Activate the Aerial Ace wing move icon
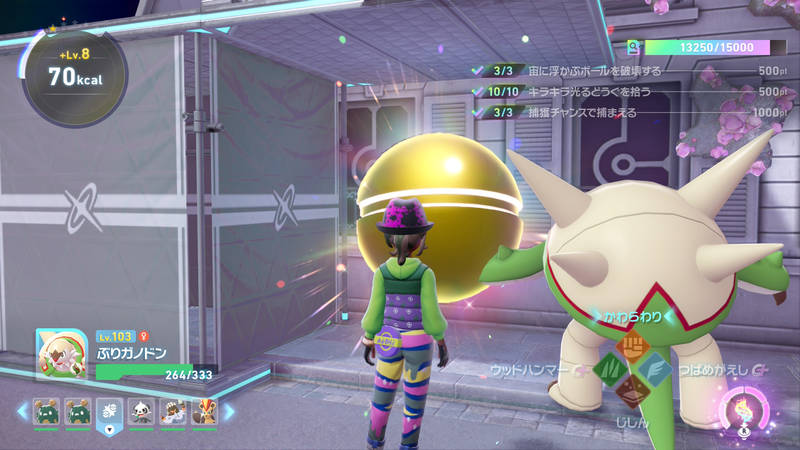 (x=655, y=369)
